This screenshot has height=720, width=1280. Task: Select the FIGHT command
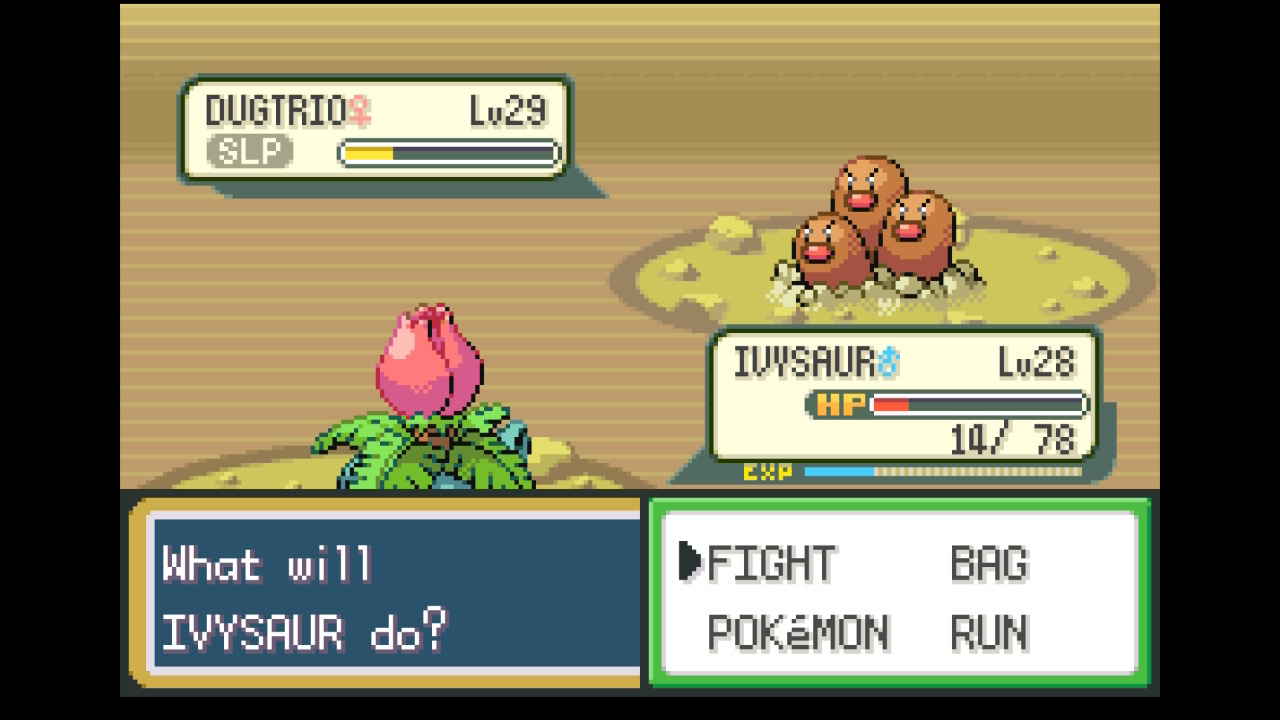pyautogui.click(x=771, y=563)
